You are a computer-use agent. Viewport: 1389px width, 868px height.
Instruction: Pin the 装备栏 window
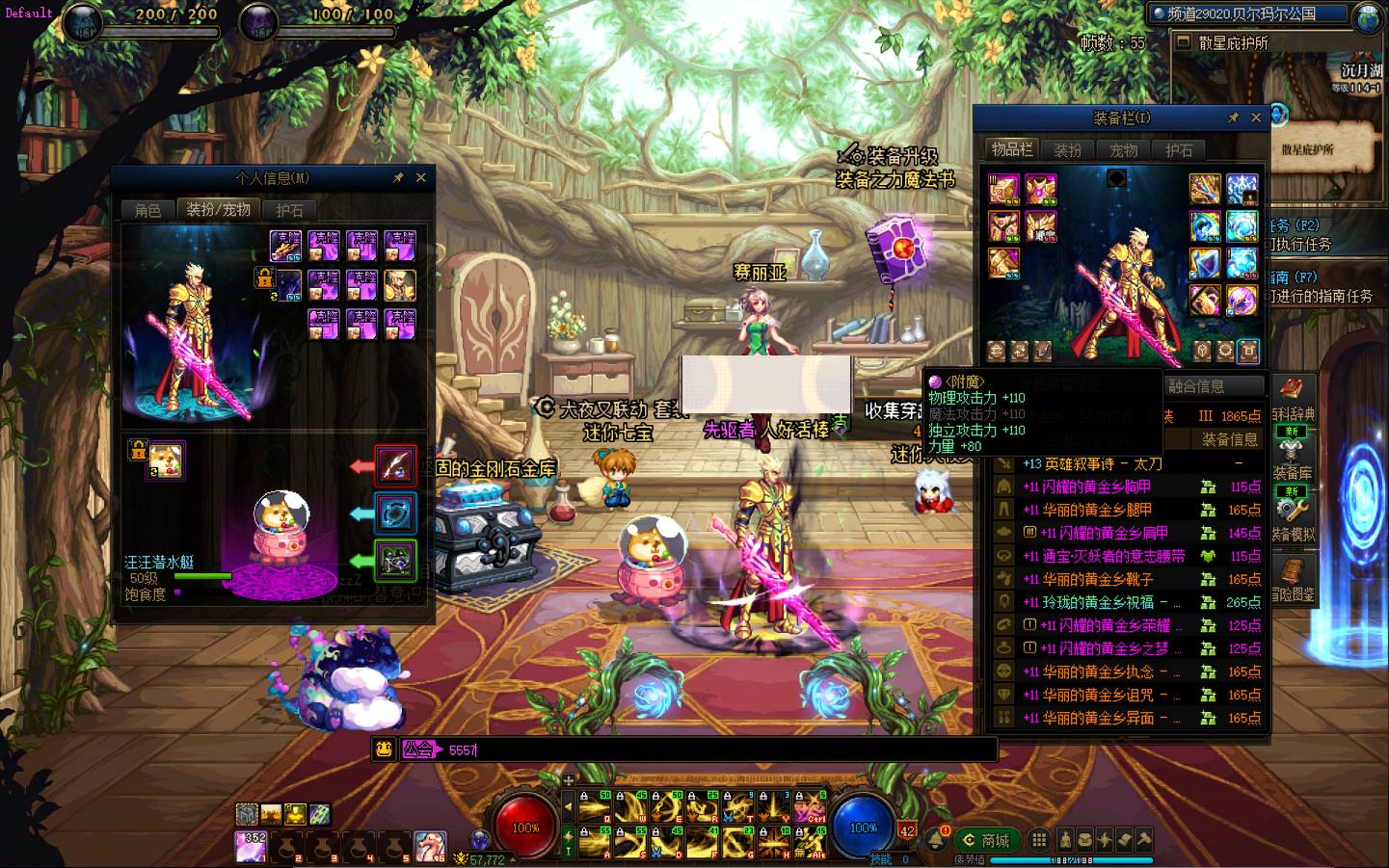tap(1233, 118)
